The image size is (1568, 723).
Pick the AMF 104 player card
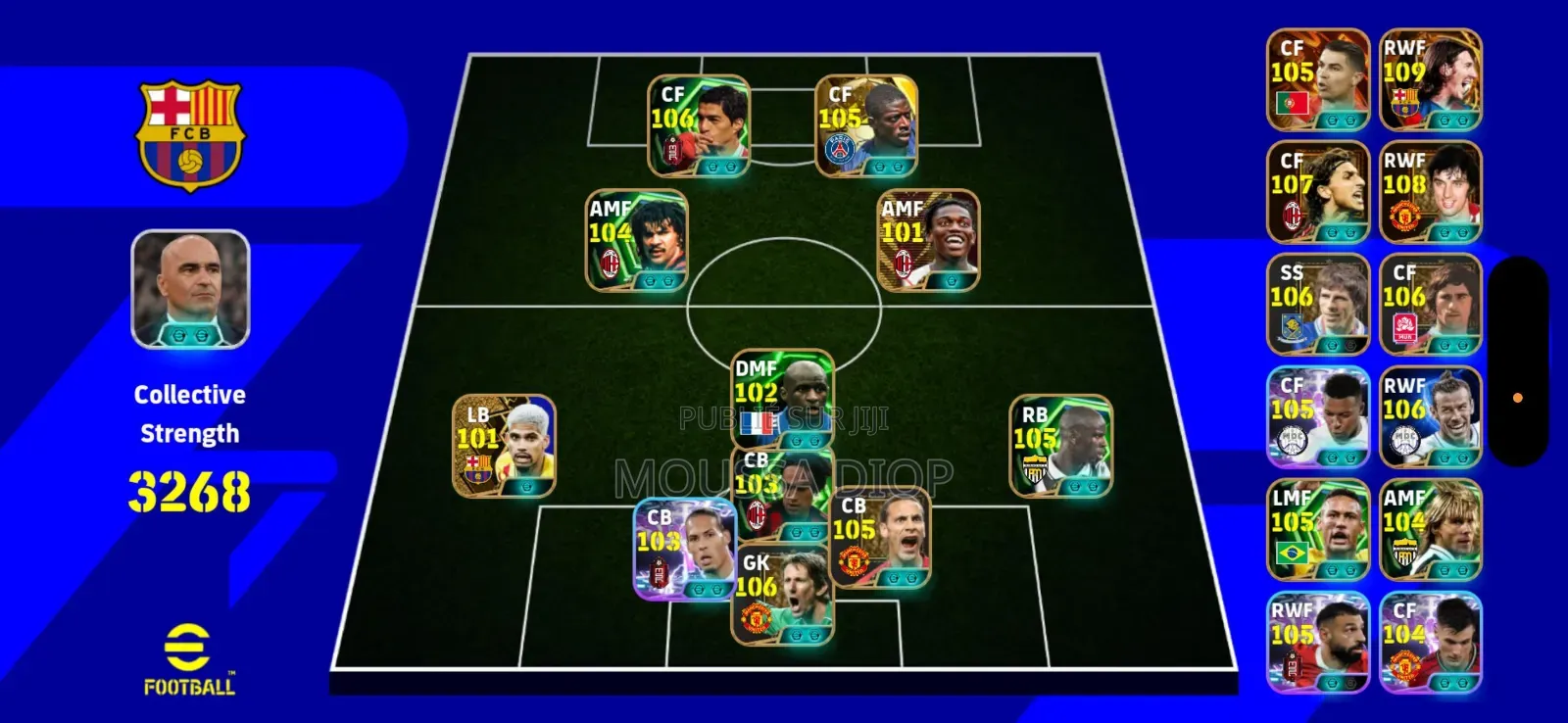click(x=636, y=241)
